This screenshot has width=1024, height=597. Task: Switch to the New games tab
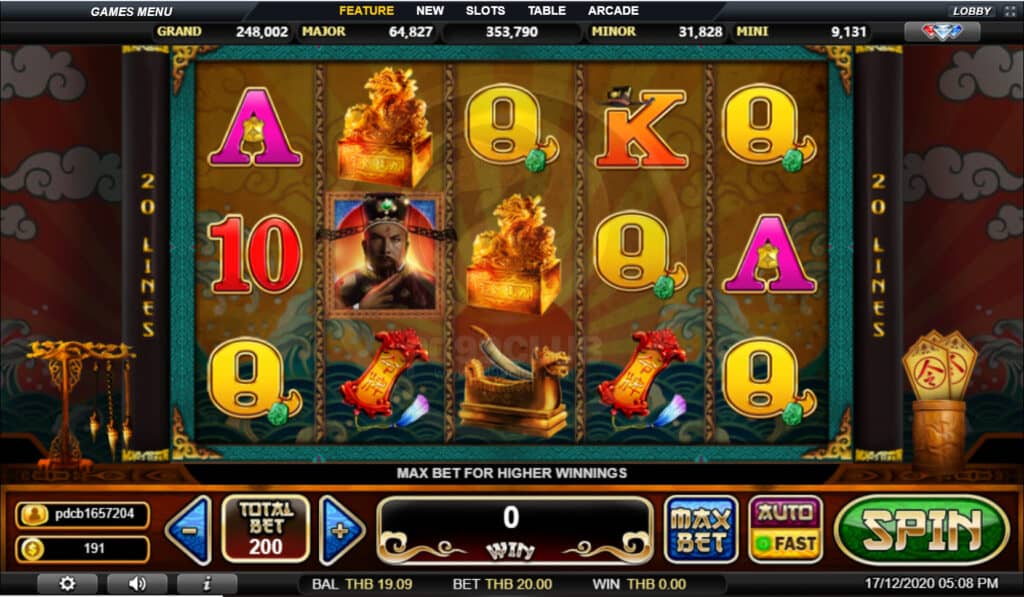click(430, 11)
